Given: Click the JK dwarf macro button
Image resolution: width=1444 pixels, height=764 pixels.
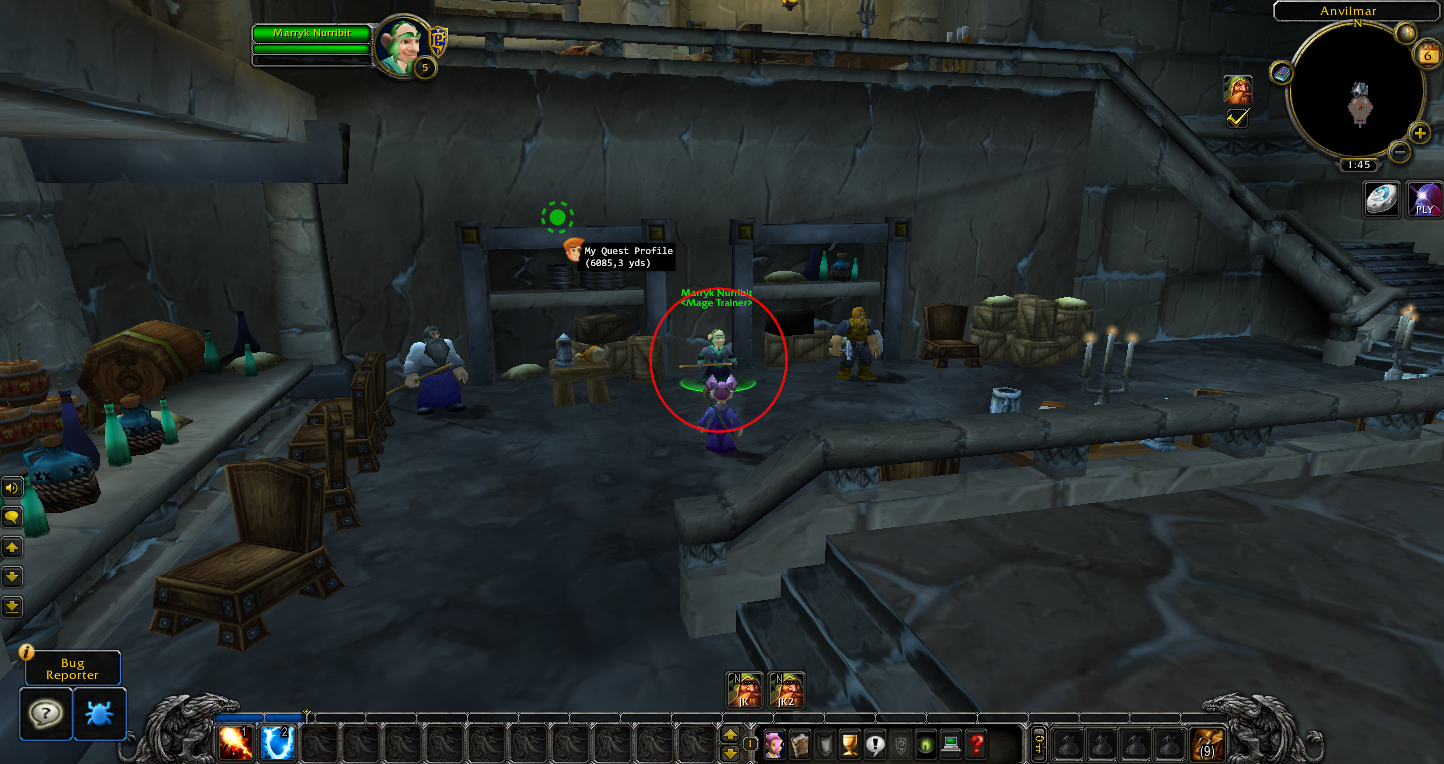Looking at the screenshot, I should coord(745,690).
